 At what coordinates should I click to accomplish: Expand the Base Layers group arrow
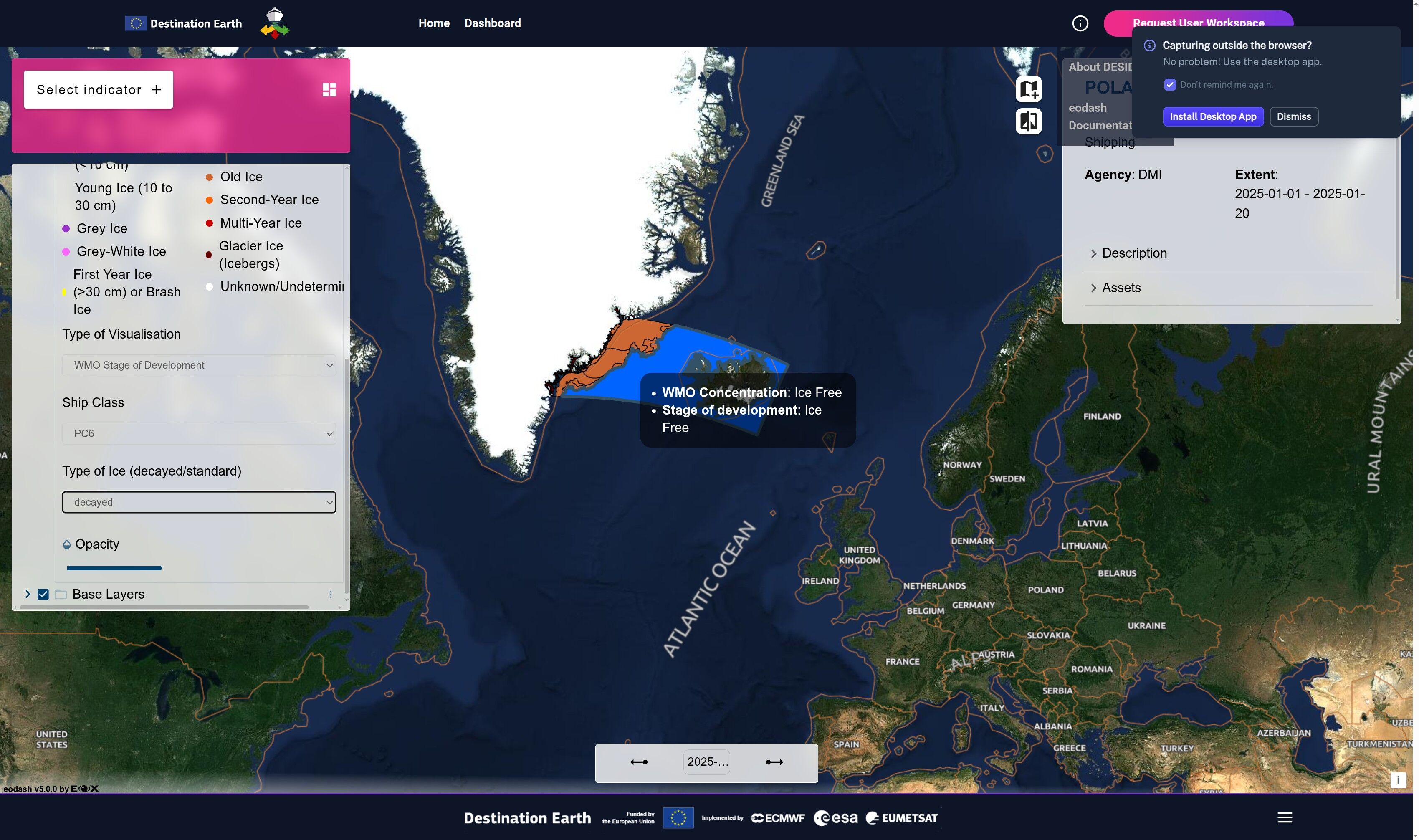point(27,595)
